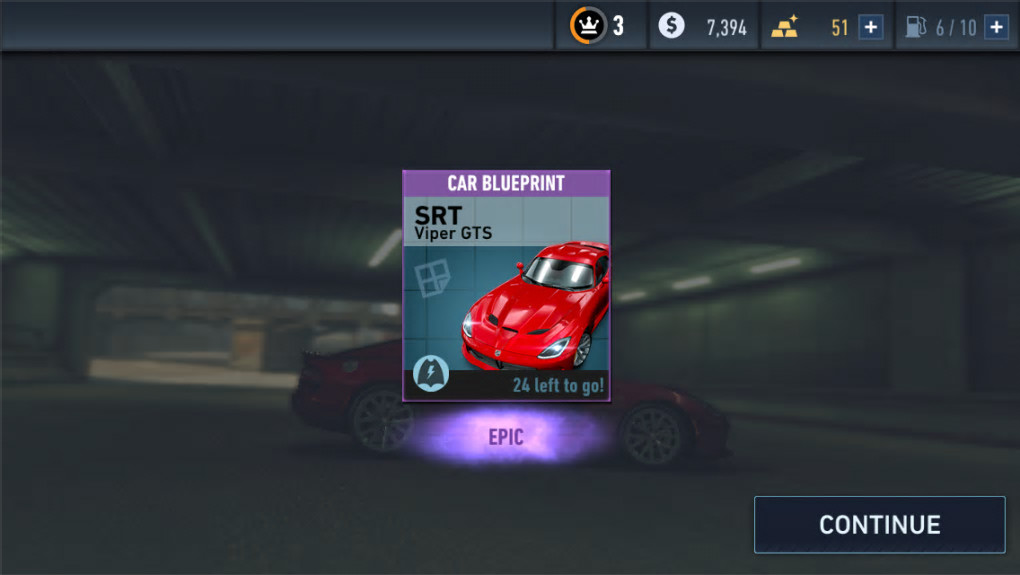Refill fuel using the plus button
The height and width of the screenshot is (575, 1020).
point(996,27)
